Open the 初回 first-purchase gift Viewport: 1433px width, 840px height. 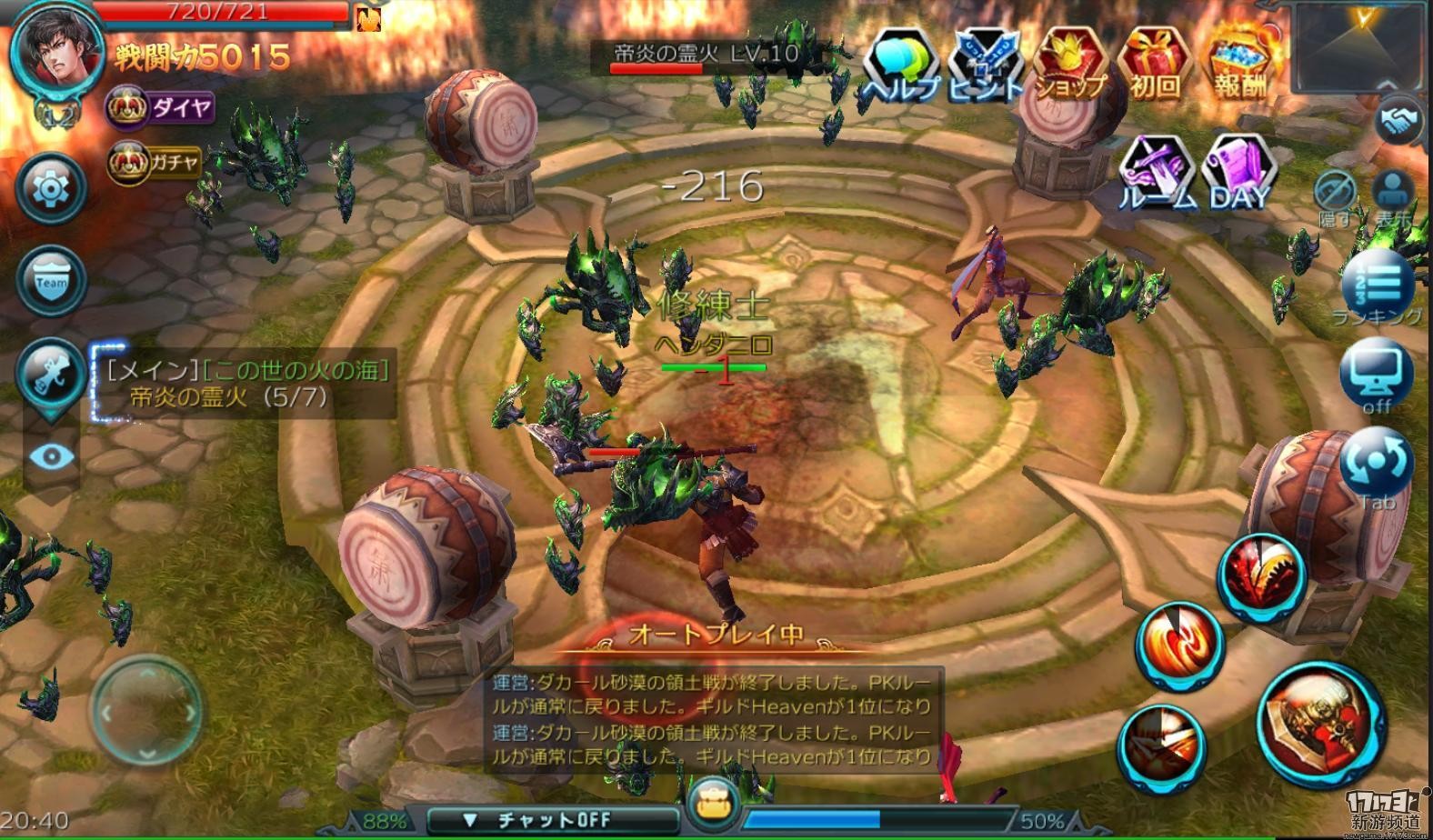[x=1155, y=65]
